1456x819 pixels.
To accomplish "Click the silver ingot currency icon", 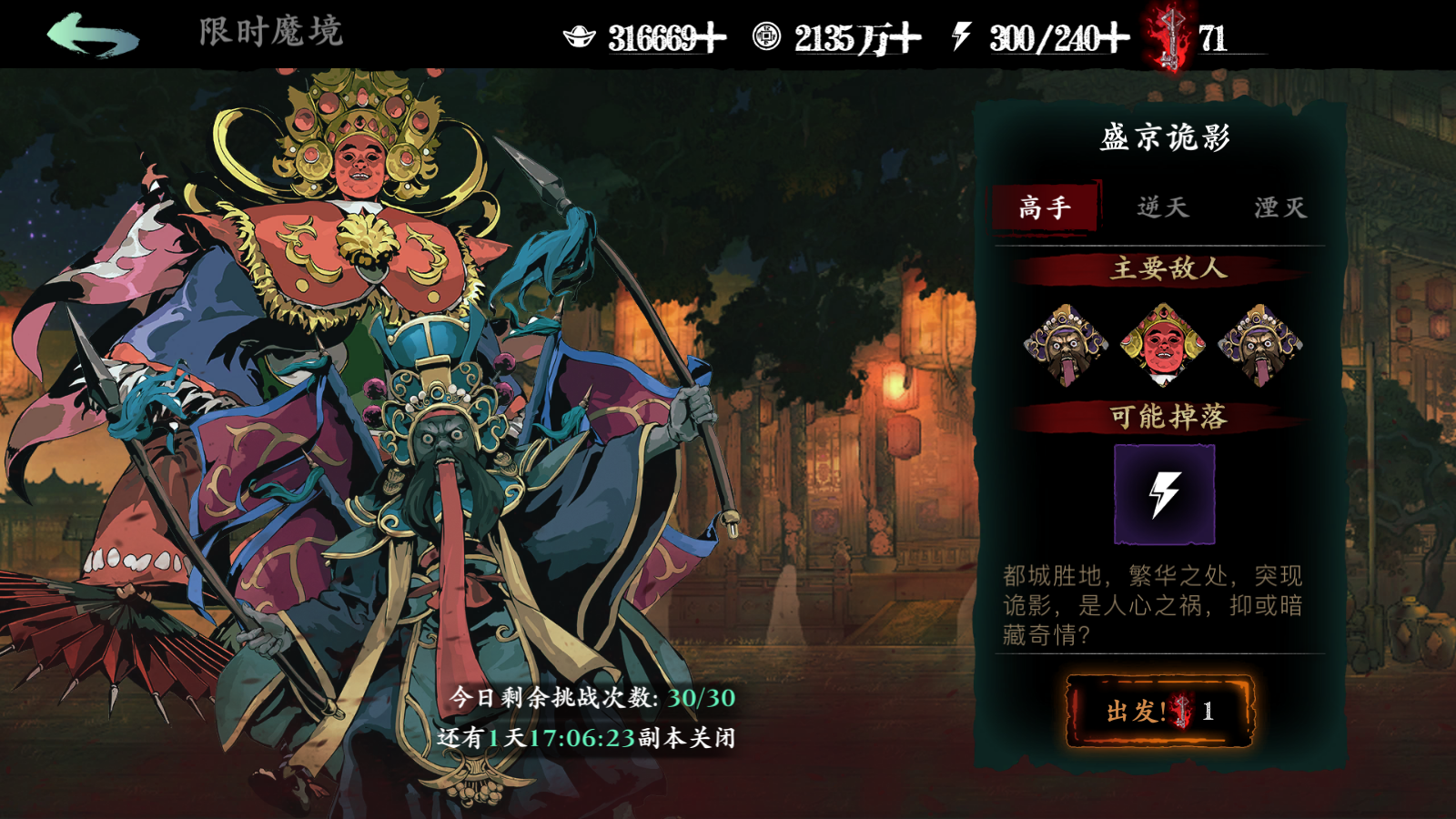I will pyautogui.click(x=581, y=35).
